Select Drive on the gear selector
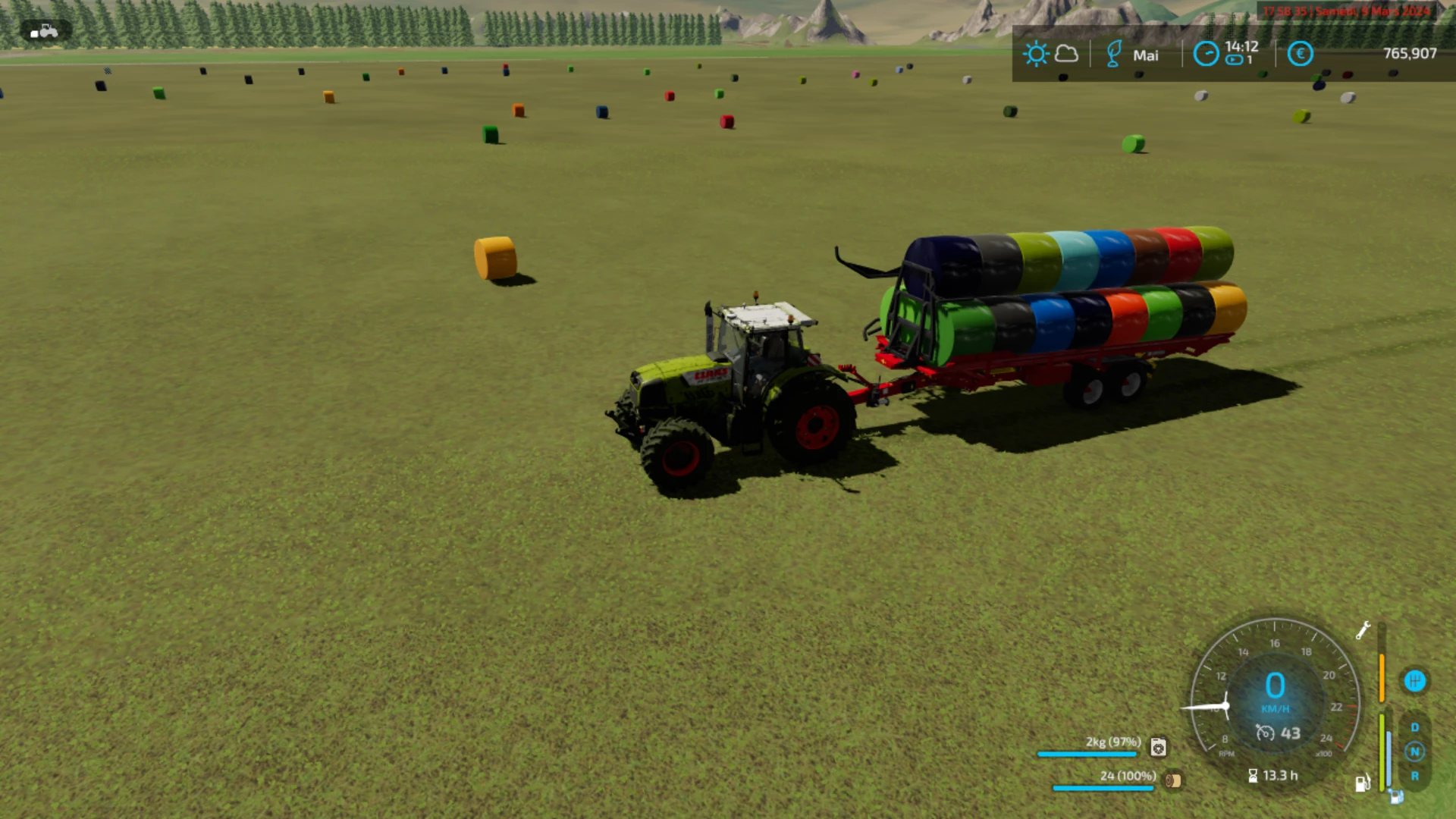1456x819 pixels. coord(1414,727)
